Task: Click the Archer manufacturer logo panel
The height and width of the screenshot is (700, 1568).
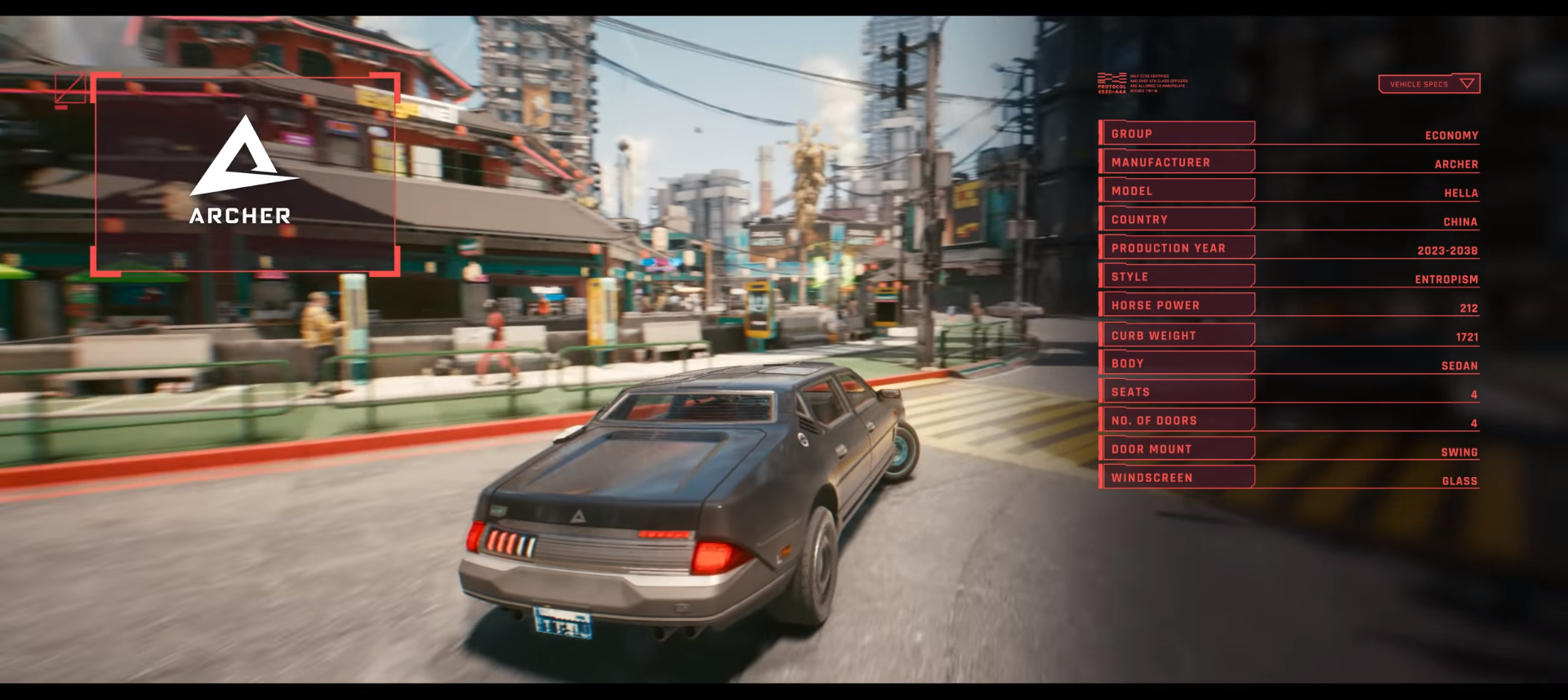Action: click(245, 173)
